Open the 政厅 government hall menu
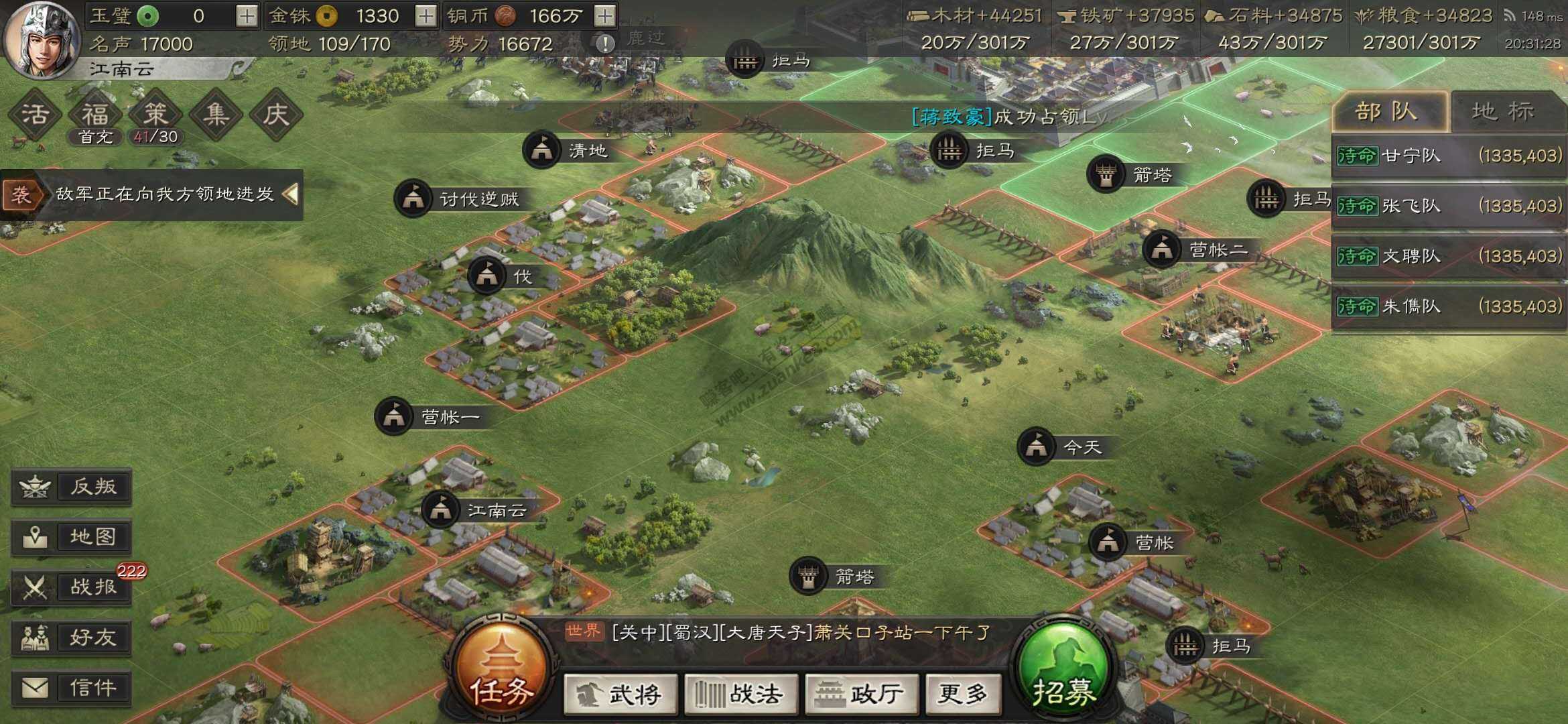The image size is (1568, 724). click(861, 695)
